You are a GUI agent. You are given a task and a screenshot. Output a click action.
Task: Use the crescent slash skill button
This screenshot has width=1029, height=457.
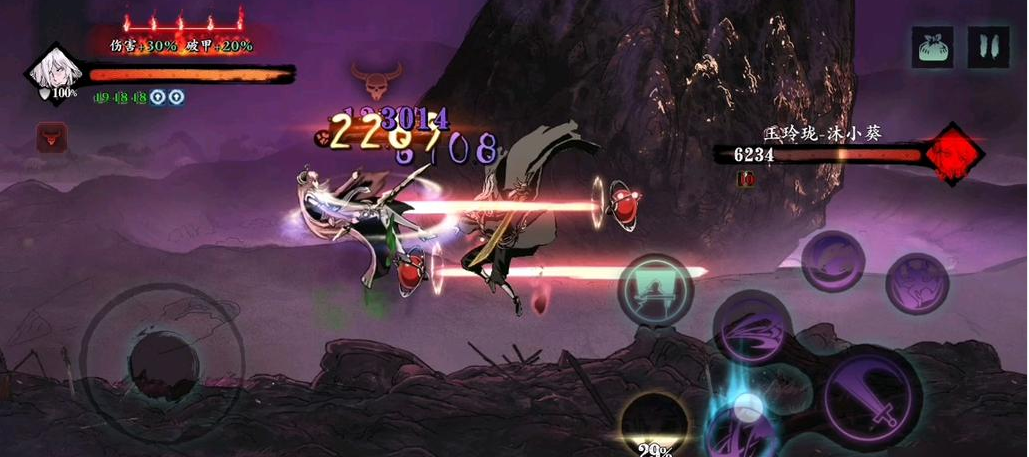(832, 262)
